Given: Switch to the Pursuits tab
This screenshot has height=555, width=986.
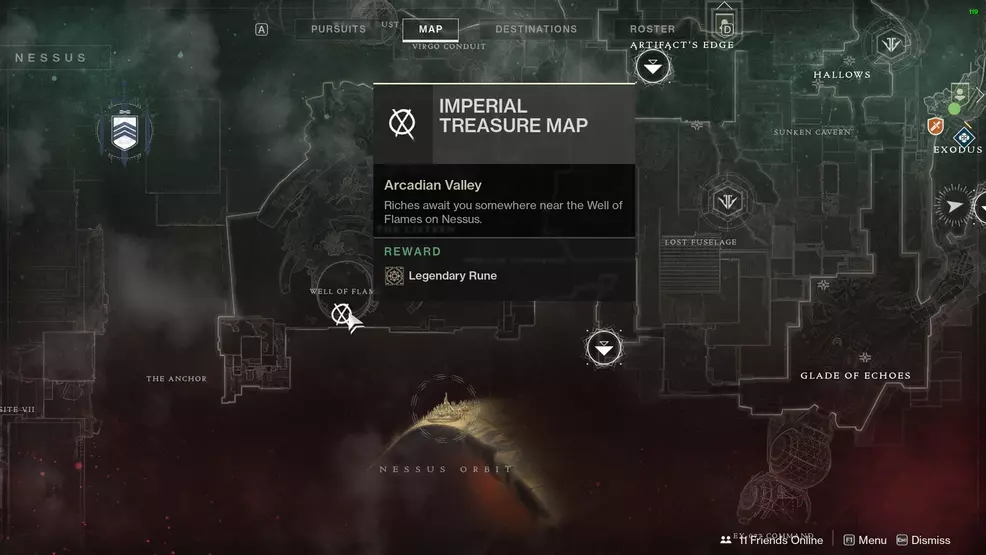Looking at the screenshot, I should pos(338,29).
